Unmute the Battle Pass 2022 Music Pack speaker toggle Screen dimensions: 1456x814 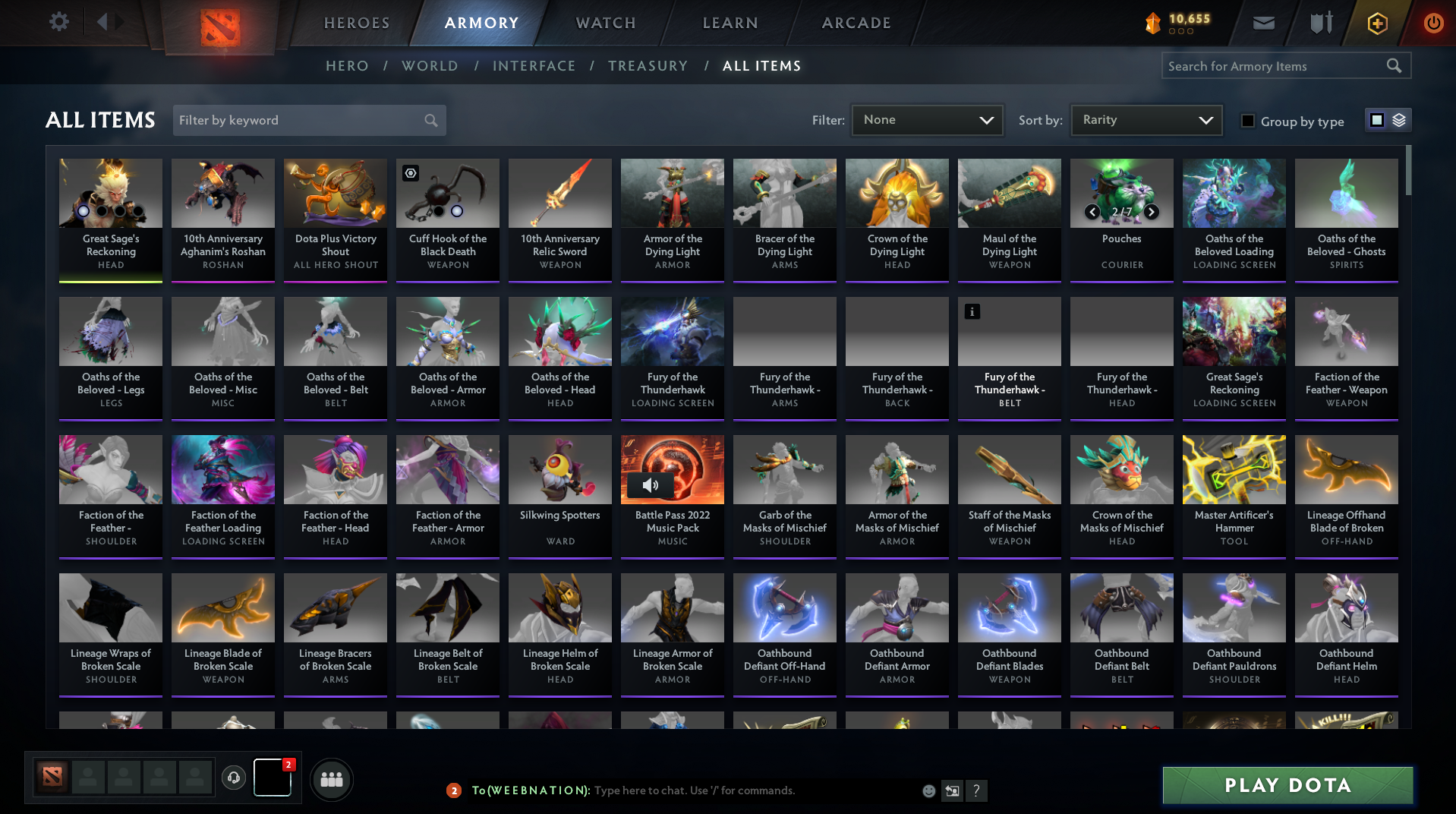651,486
